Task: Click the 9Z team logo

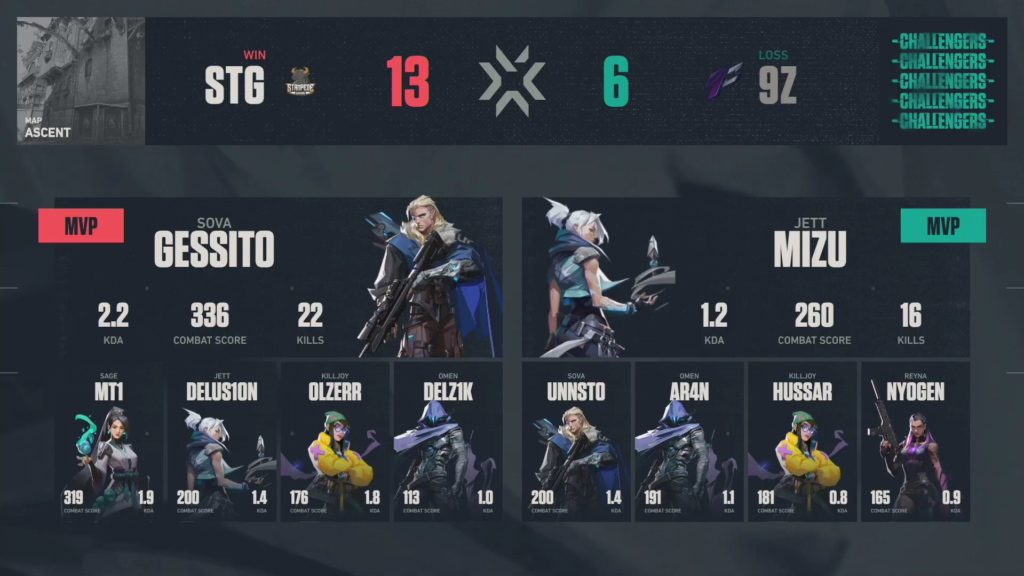Action: coord(723,83)
